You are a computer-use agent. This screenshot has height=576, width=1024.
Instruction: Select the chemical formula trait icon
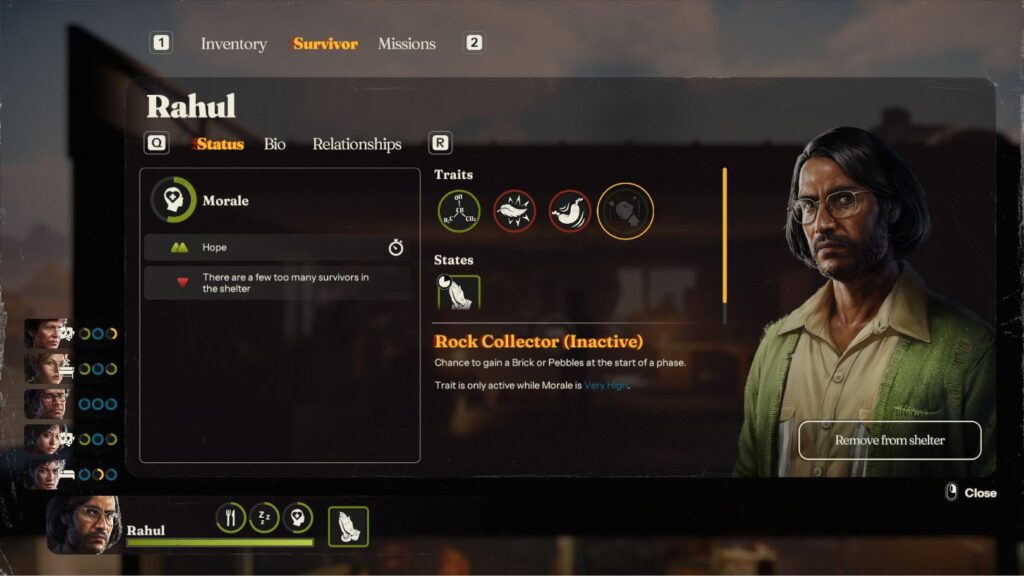pos(459,211)
